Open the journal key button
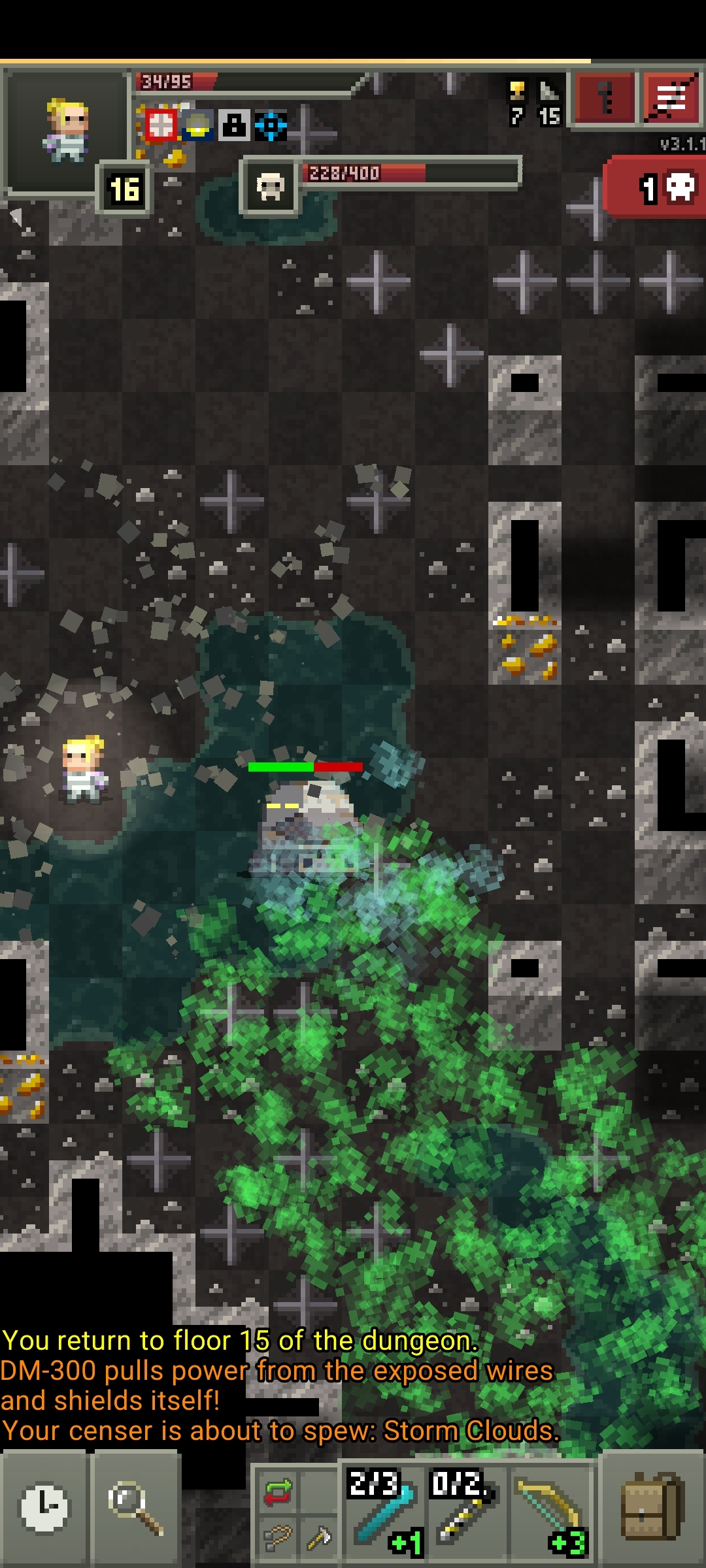This screenshot has width=706, height=1568. (x=604, y=98)
